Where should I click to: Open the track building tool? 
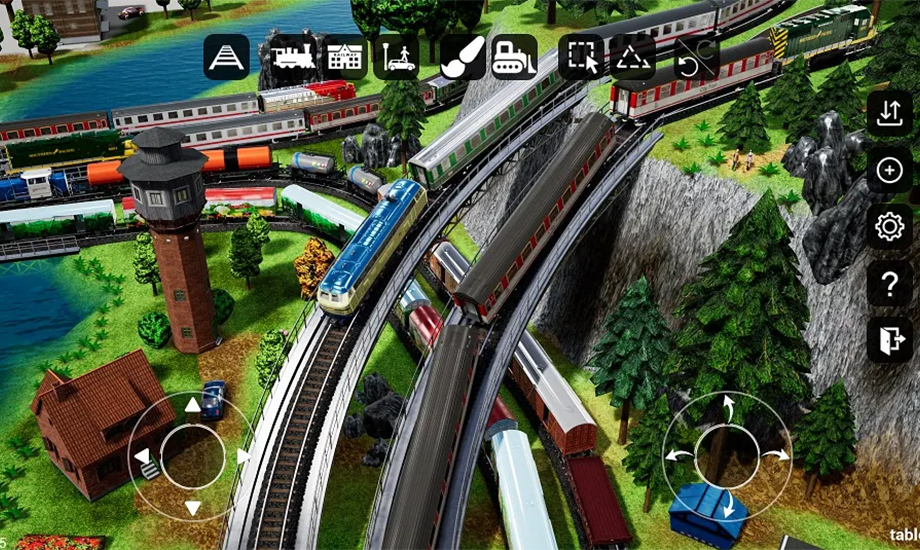coord(227,57)
